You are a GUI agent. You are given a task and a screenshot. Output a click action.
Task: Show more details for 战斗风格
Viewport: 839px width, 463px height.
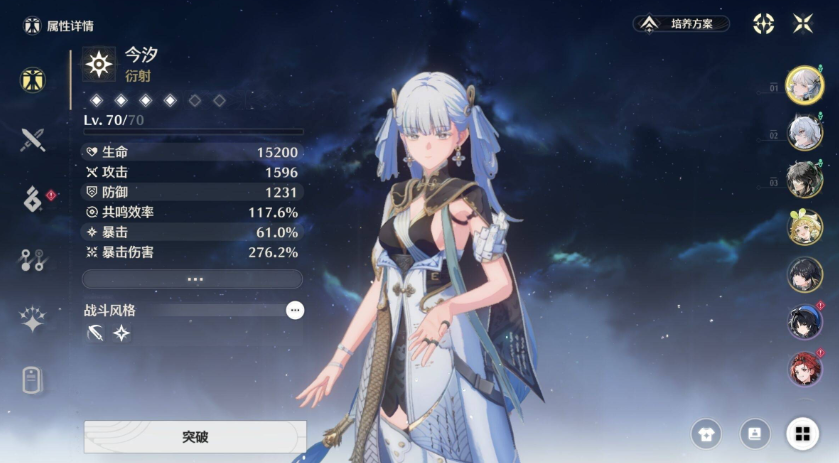(x=294, y=310)
